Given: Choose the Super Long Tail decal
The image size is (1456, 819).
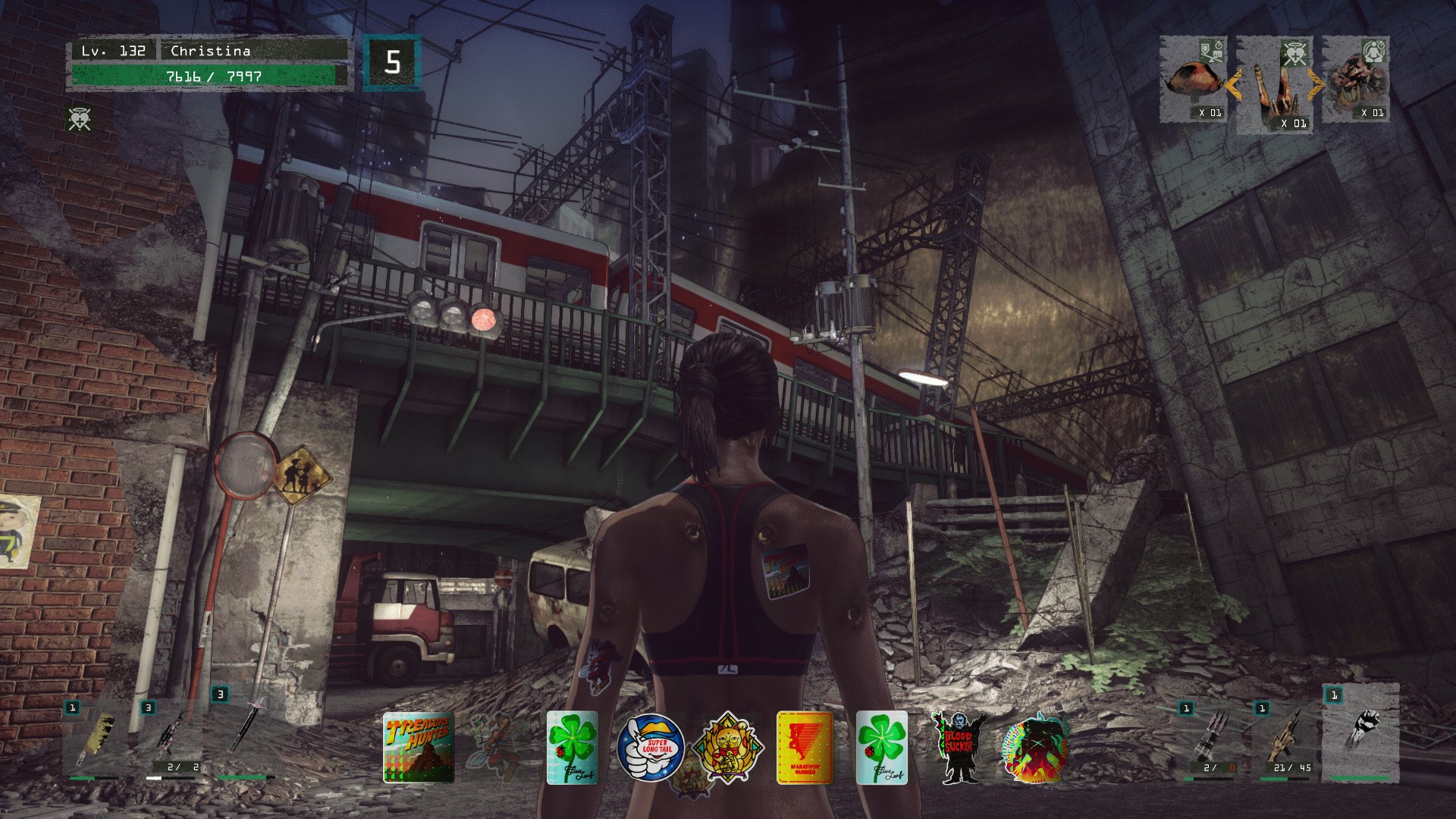Looking at the screenshot, I should click(x=651, y=747).
